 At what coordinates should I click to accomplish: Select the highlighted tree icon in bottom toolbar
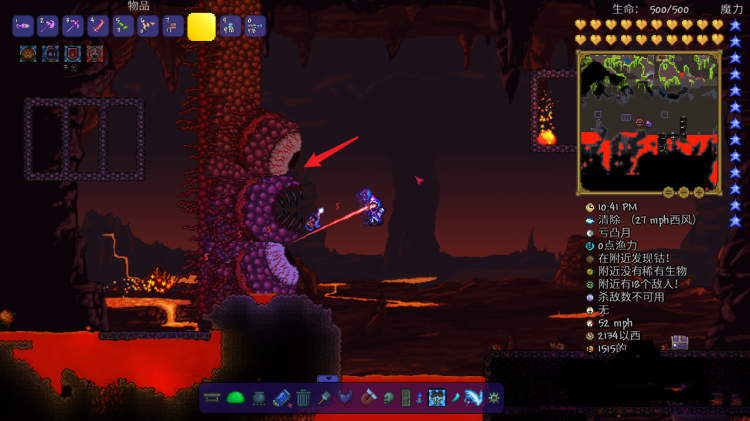pyautogui.click(x=437, y=398)
